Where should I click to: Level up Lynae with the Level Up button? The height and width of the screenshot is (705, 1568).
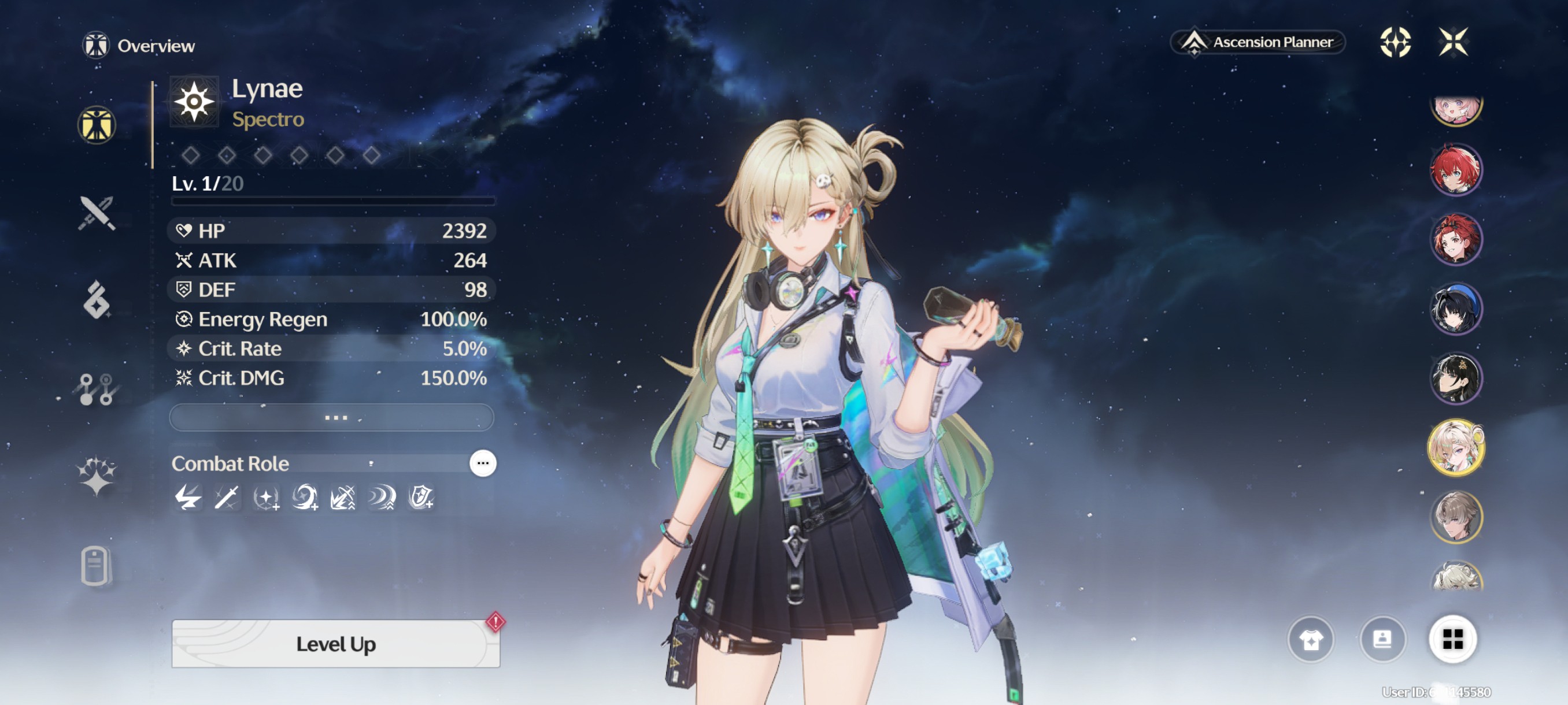(335, 644)
